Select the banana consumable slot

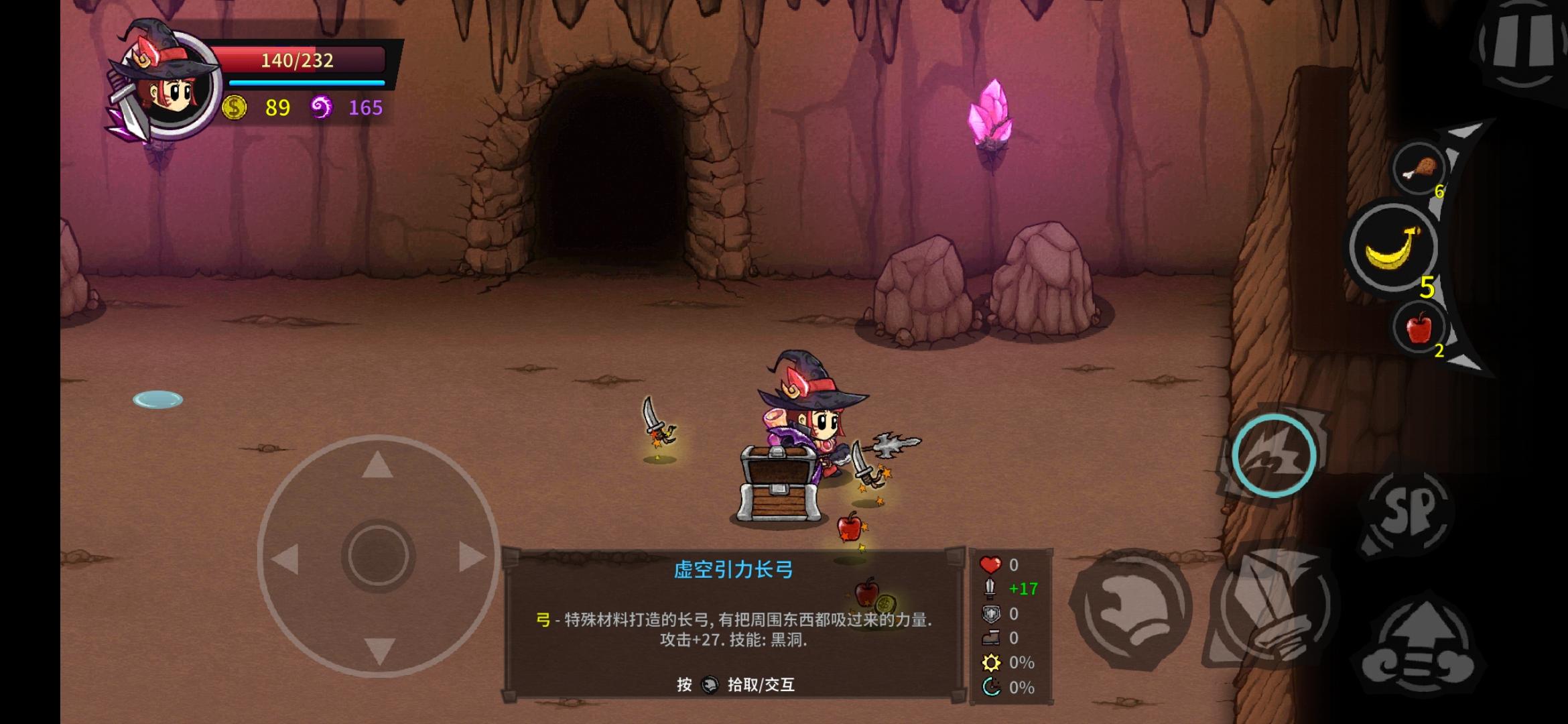pos(1392,248)
